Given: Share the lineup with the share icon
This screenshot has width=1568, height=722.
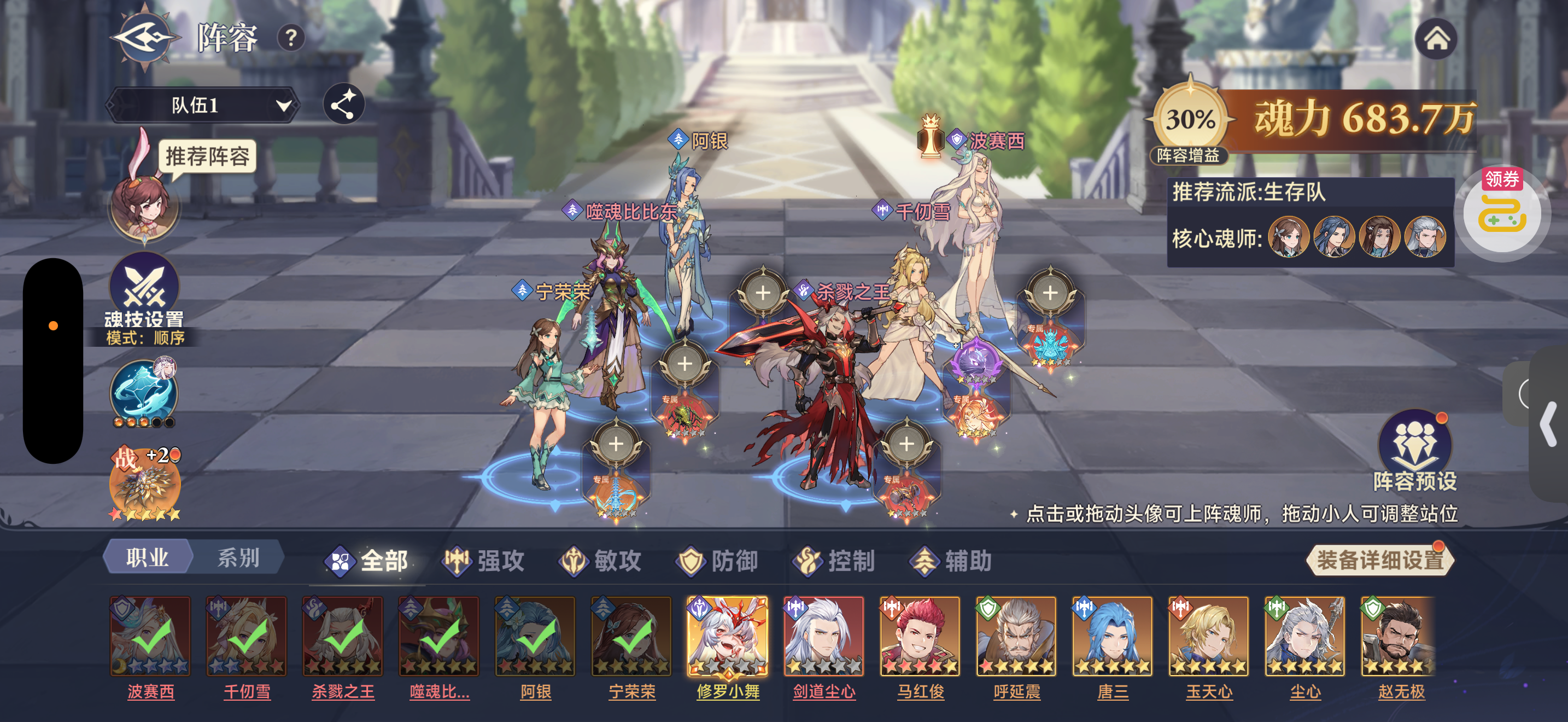Looking at the screenshot, I should click(x=343, y=104).
